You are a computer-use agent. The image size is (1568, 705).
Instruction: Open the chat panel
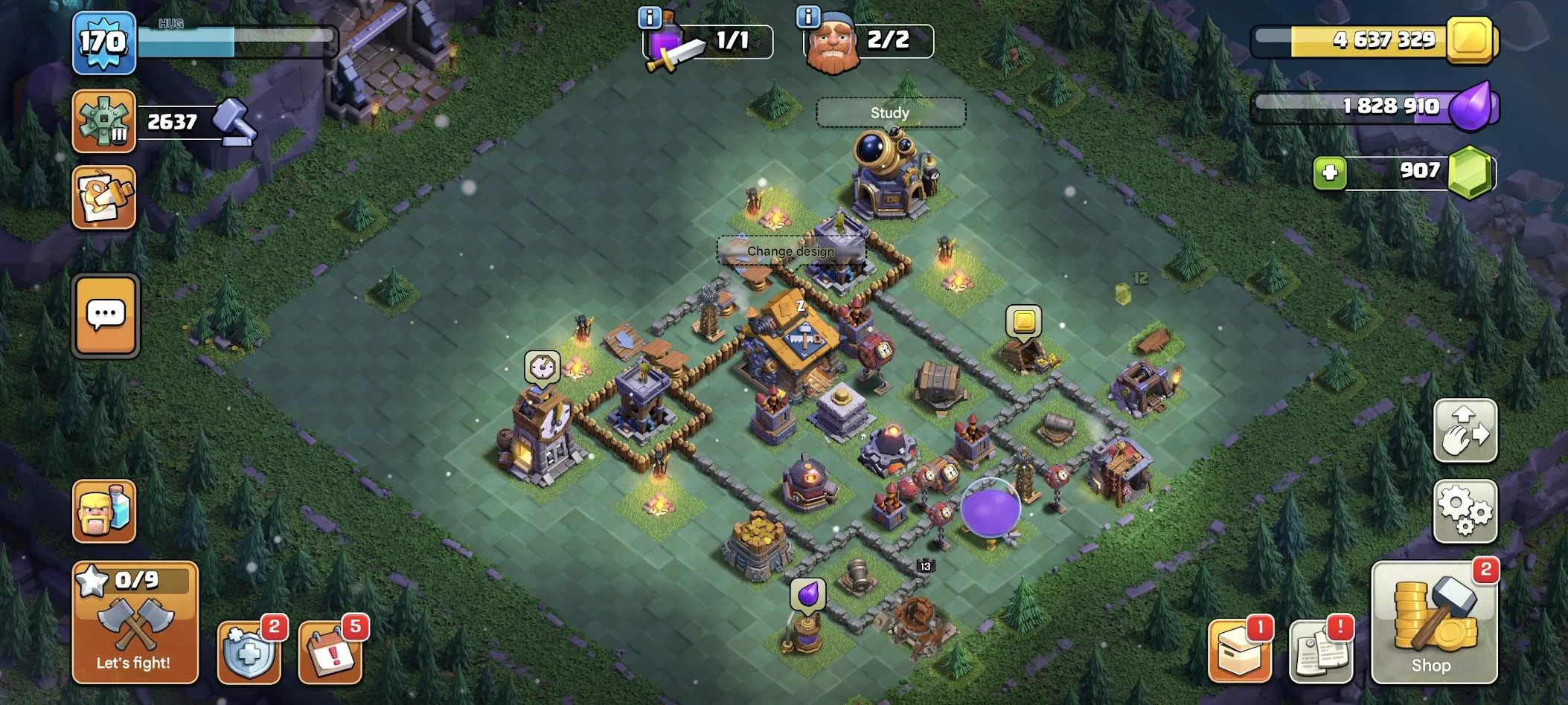point(104,315)
